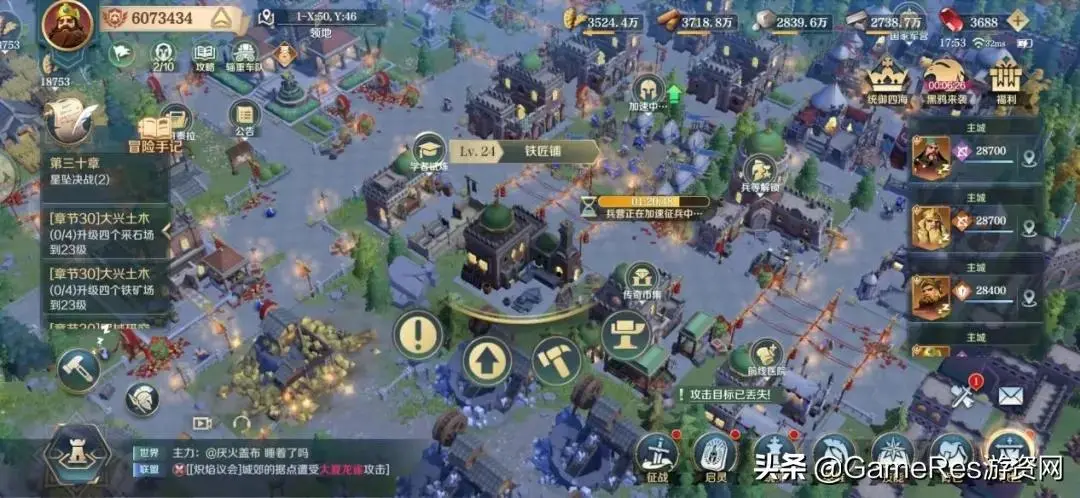Viewport: 1080px width, 498px height.
Task: Open the 福利 benefits gift menu
Action: 1007,78
